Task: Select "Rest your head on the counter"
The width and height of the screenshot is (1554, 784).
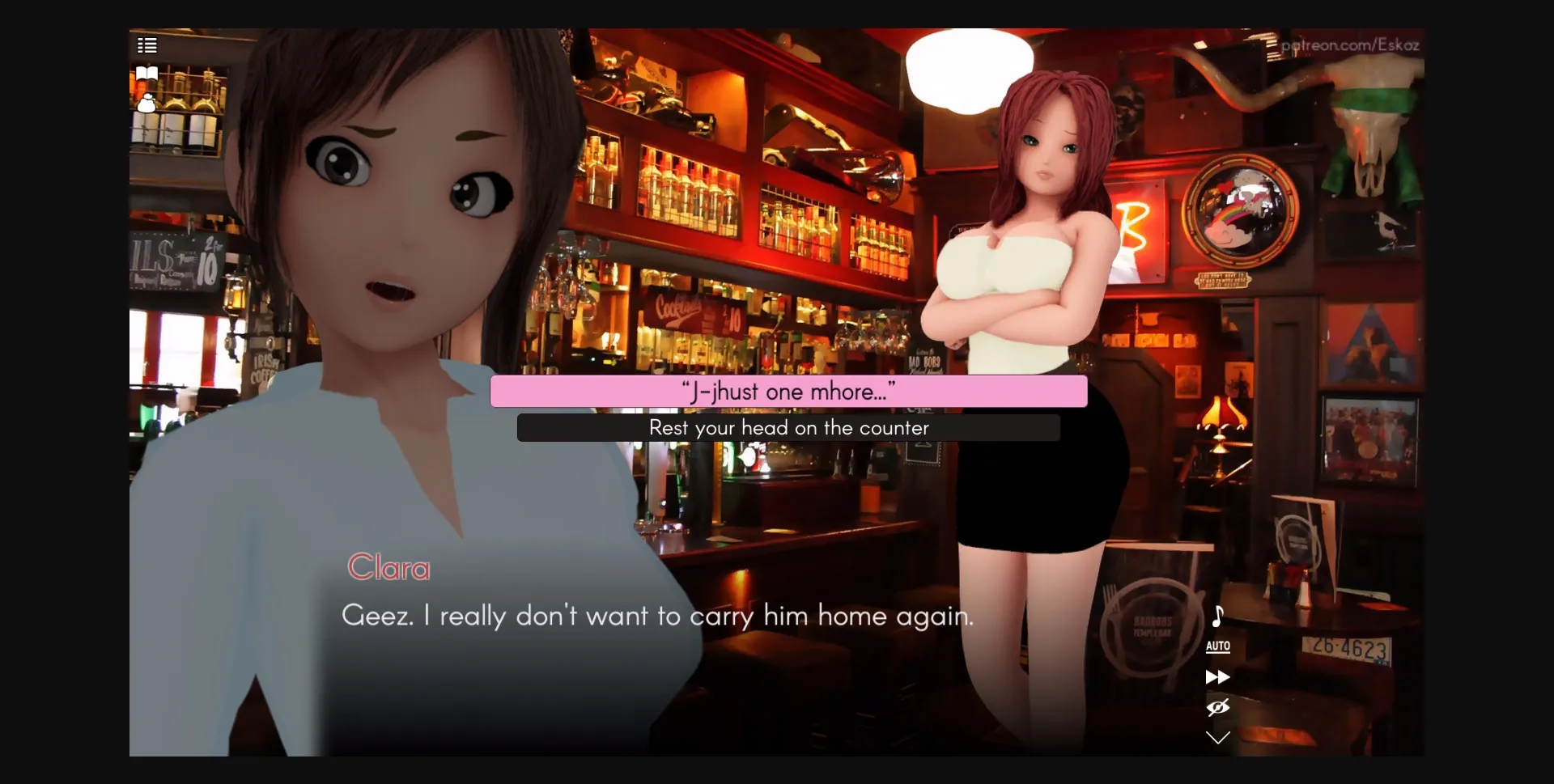Action: (x=788, y=427)
